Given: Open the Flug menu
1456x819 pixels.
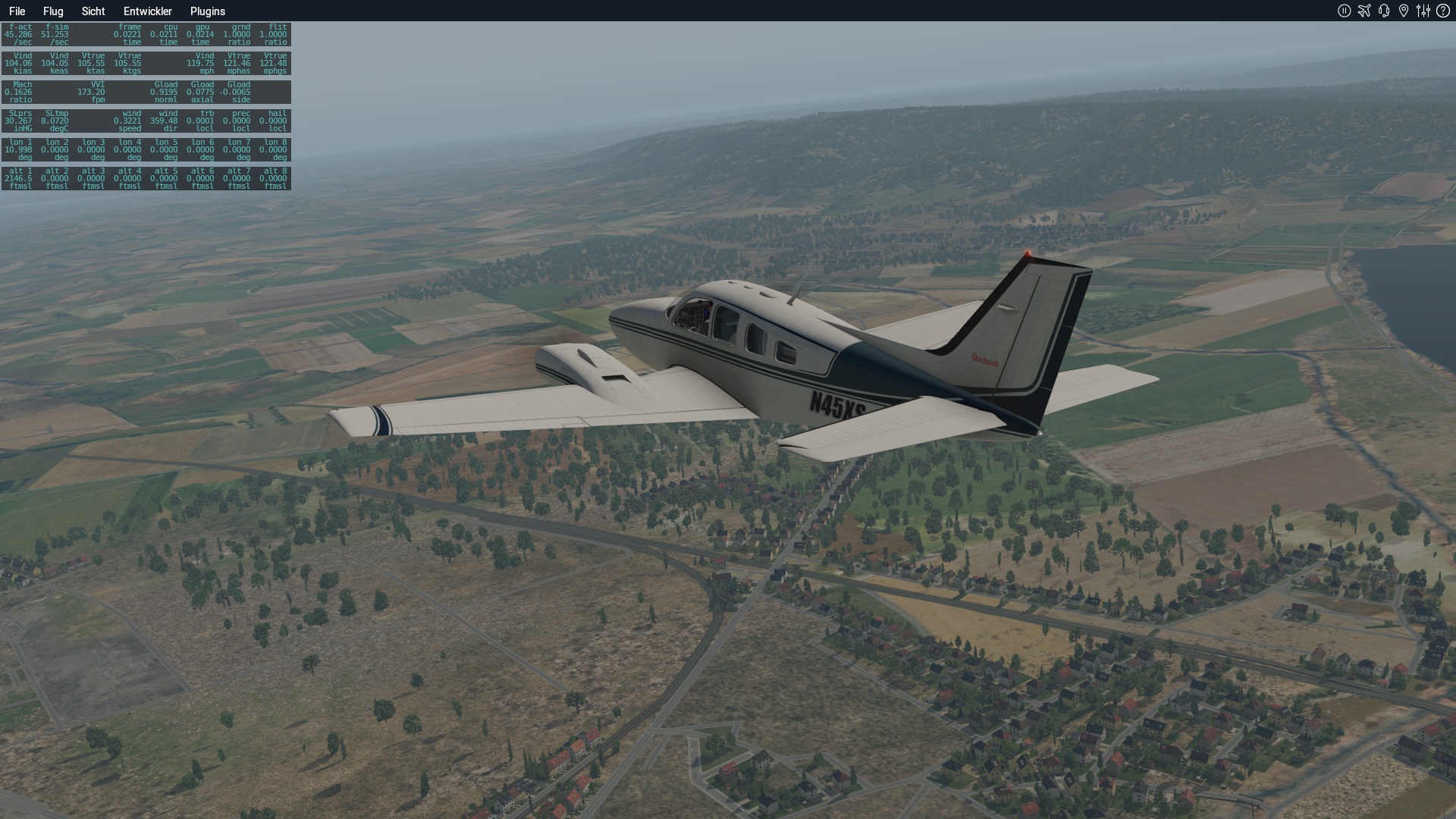Looking at the screenshot, I should pyautogui.click(x=53, y=11).
